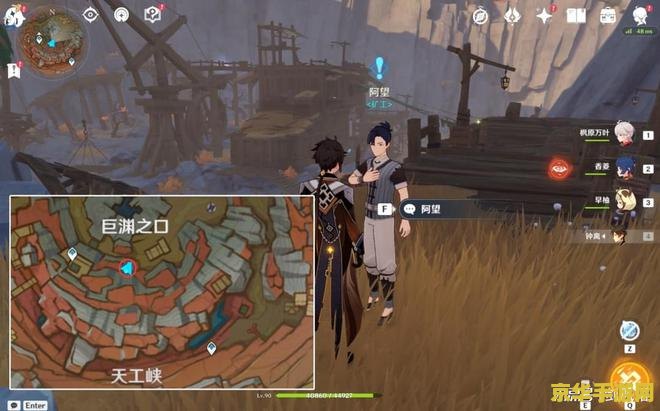Image resolution: width=660 pixels, height=411 pixels.
Task: Open the quest log bookmark icon
Action: [x=15, y=69]
